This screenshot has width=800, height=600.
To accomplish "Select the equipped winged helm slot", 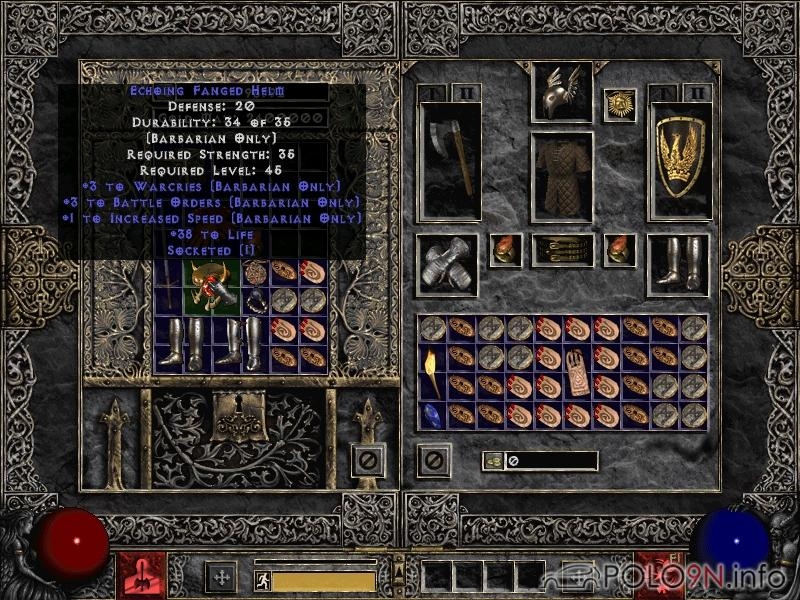I will click(x=561, y=94).
